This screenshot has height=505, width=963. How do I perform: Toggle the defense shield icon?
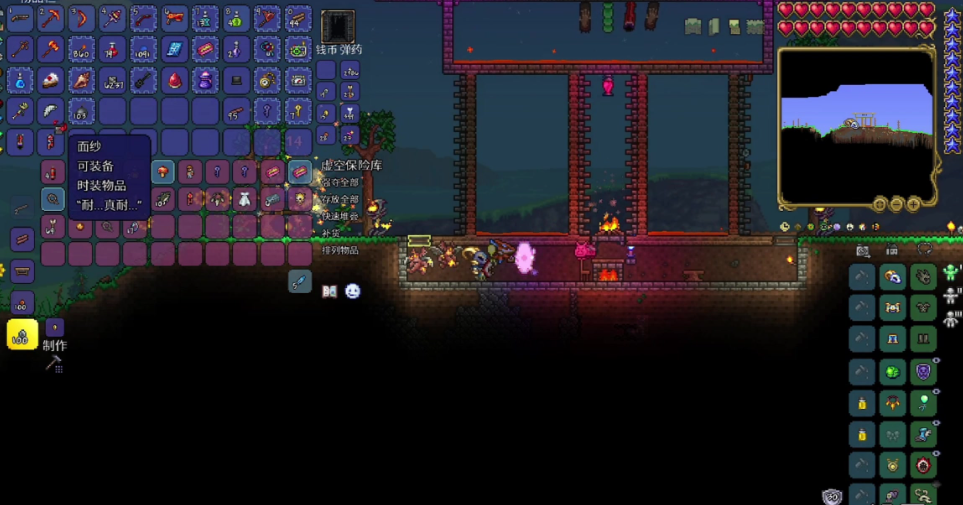point(831,496)
